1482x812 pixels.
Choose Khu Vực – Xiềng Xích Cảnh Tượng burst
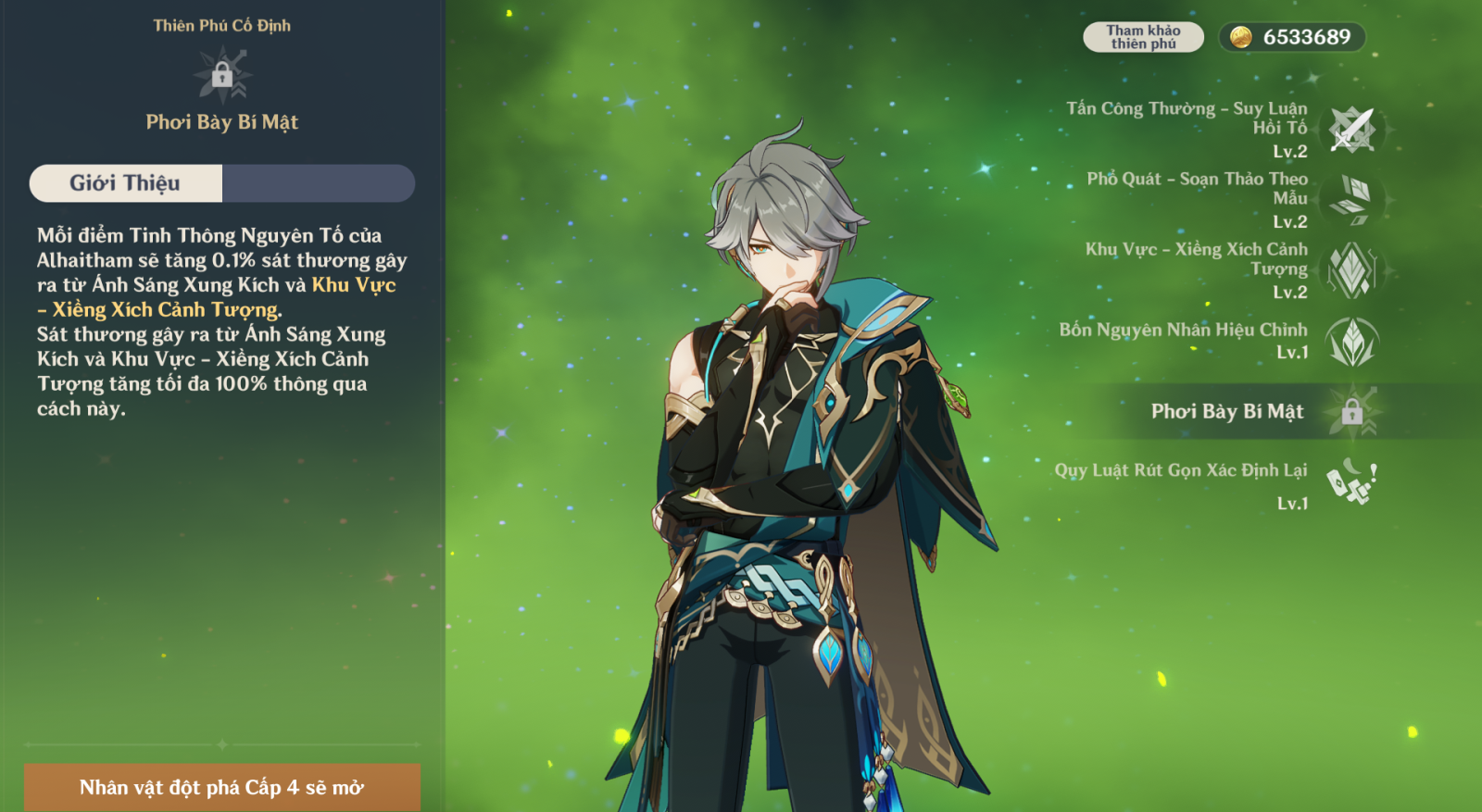tap(1351, 270)
